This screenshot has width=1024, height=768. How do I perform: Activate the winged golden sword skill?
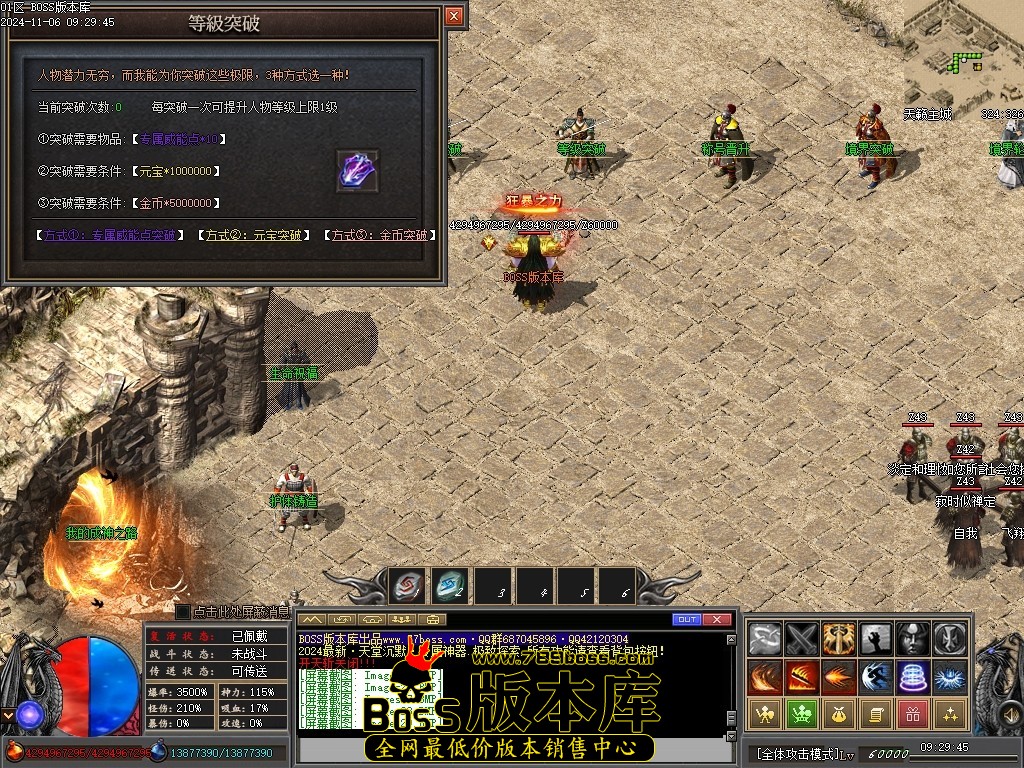coord(839,638)
